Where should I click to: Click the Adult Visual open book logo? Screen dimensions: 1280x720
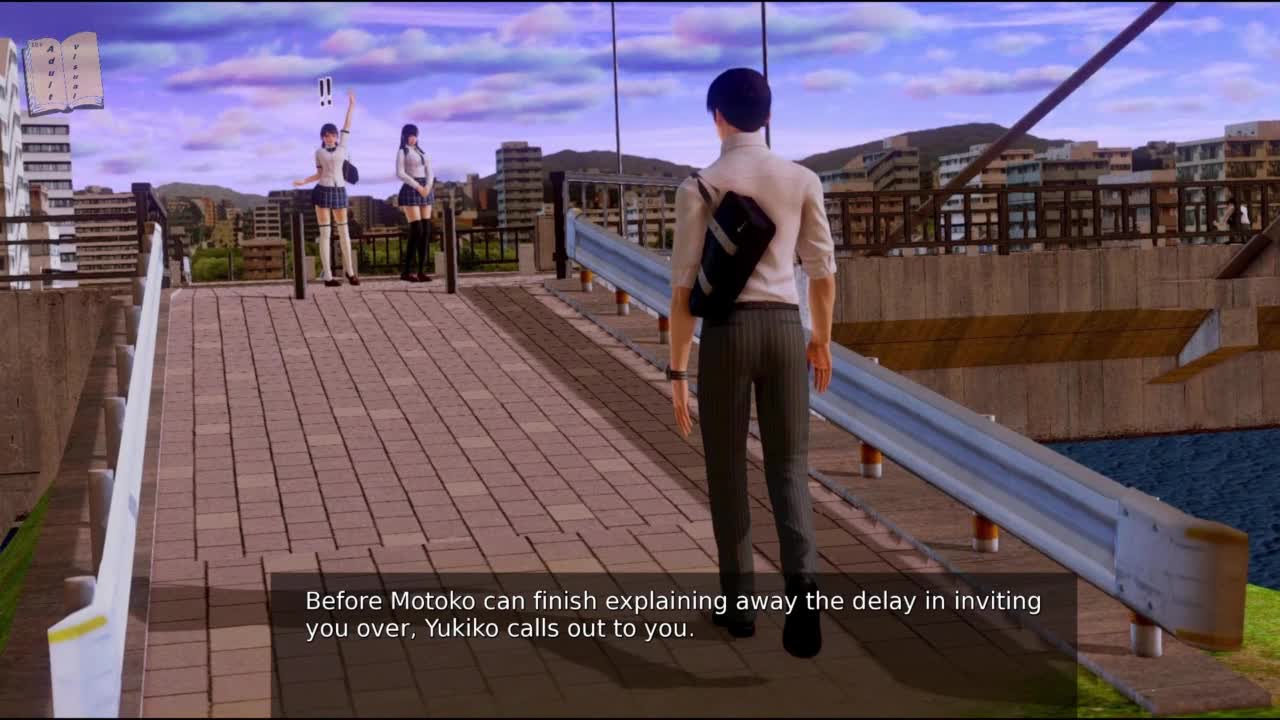[x=63, y=74]
